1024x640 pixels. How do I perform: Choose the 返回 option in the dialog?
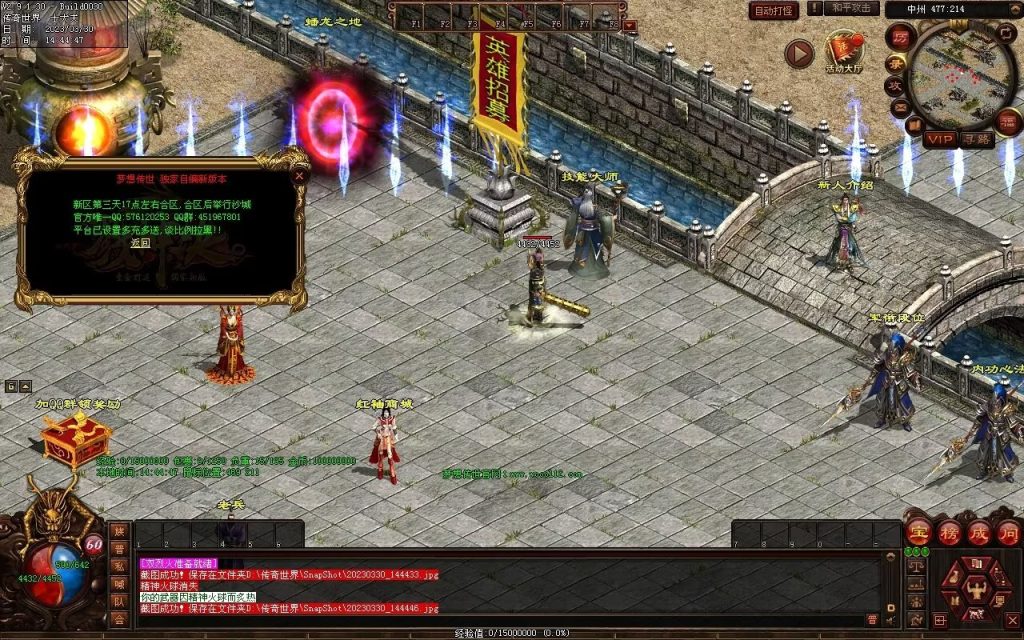[x=140, y=242]
